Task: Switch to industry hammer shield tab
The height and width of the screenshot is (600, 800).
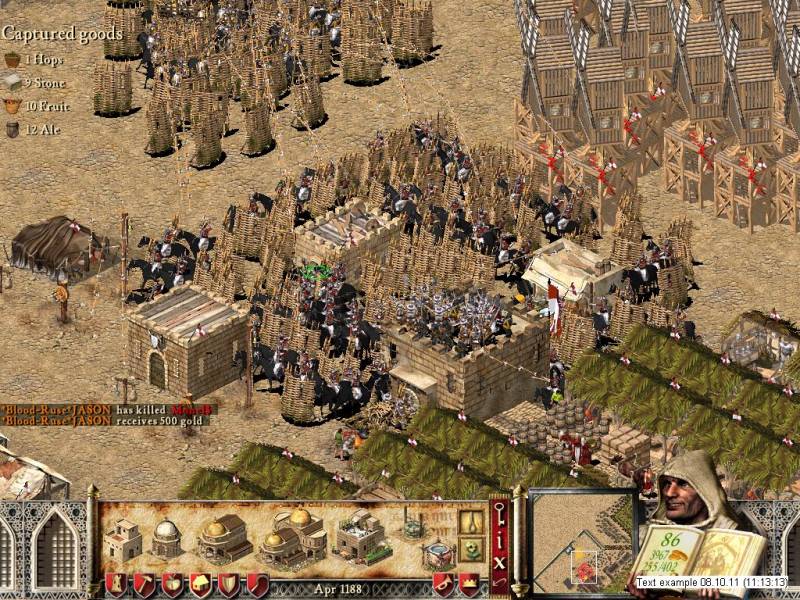Action: pyautogui.click(x=145, y=584)
